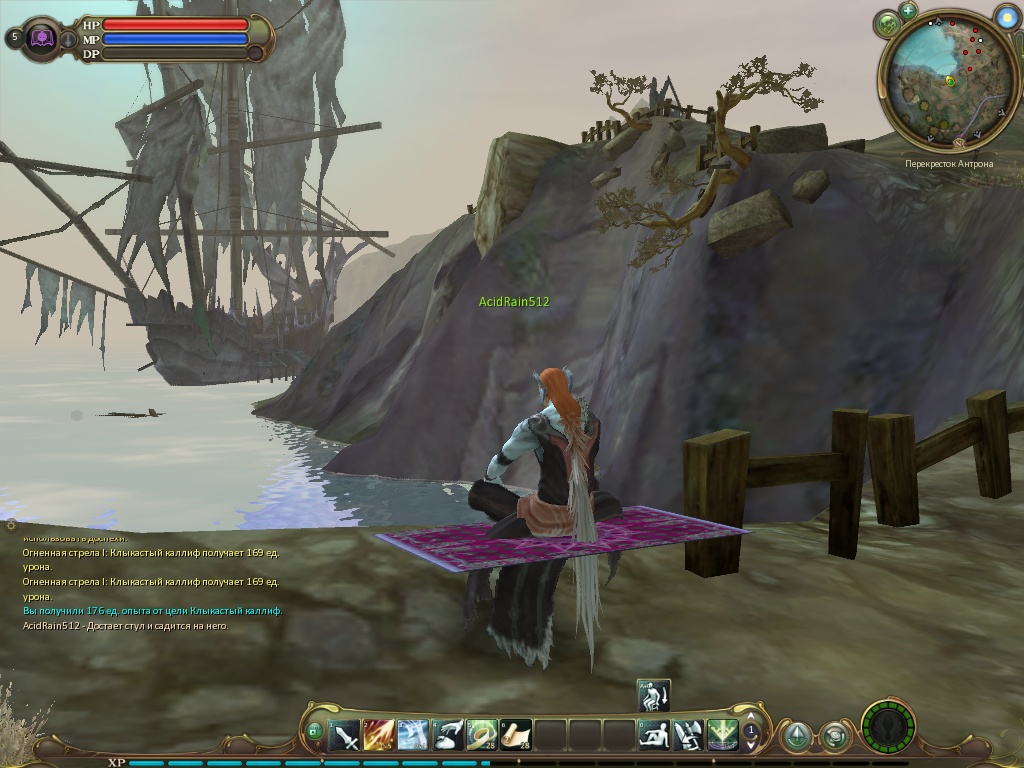Viewport: 1024px width, 768px height.
Task: Use the parchment scroll item on the hotbar
Action: tap(516, 736)
